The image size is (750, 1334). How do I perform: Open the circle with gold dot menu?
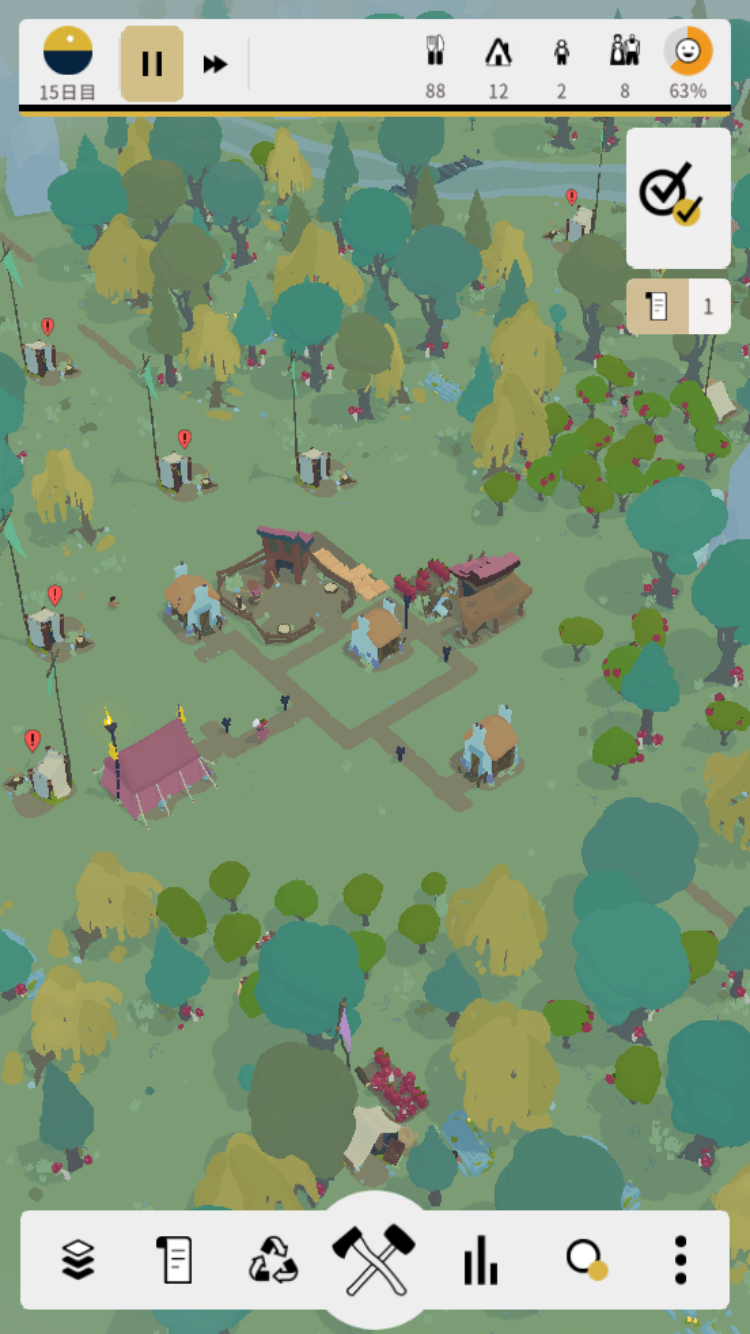pos(584,1259)
